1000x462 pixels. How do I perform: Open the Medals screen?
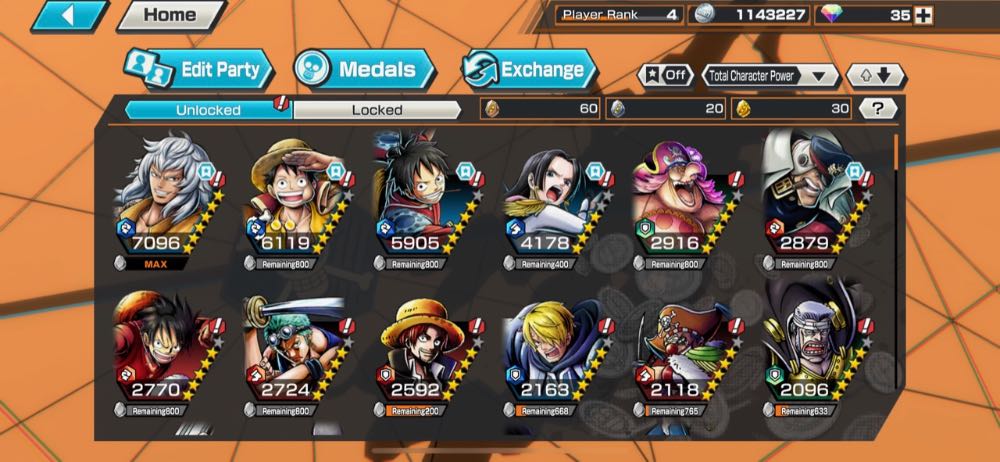(x=365, y=70)
